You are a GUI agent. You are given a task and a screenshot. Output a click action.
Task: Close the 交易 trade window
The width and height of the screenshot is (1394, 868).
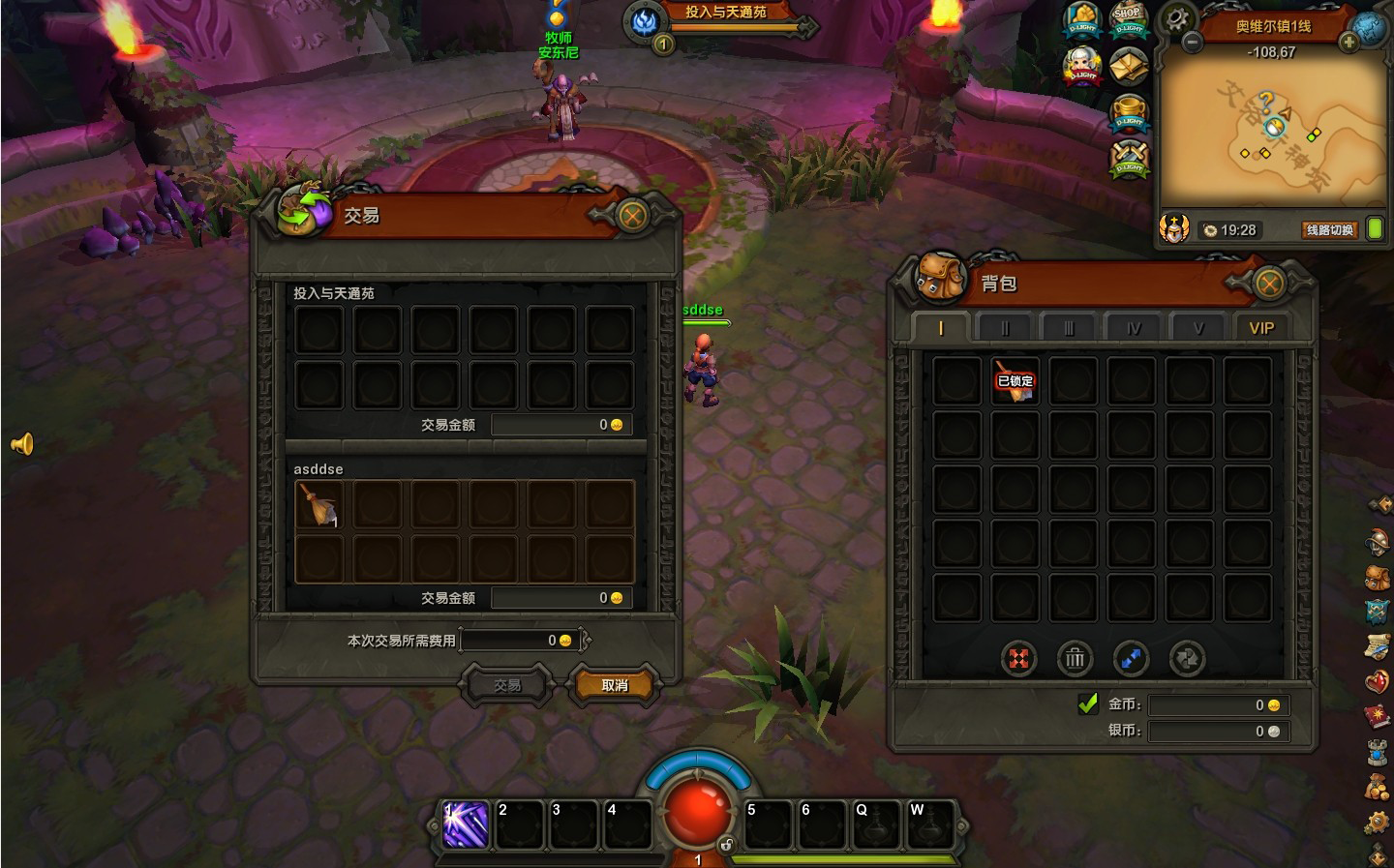coord(632,216)
